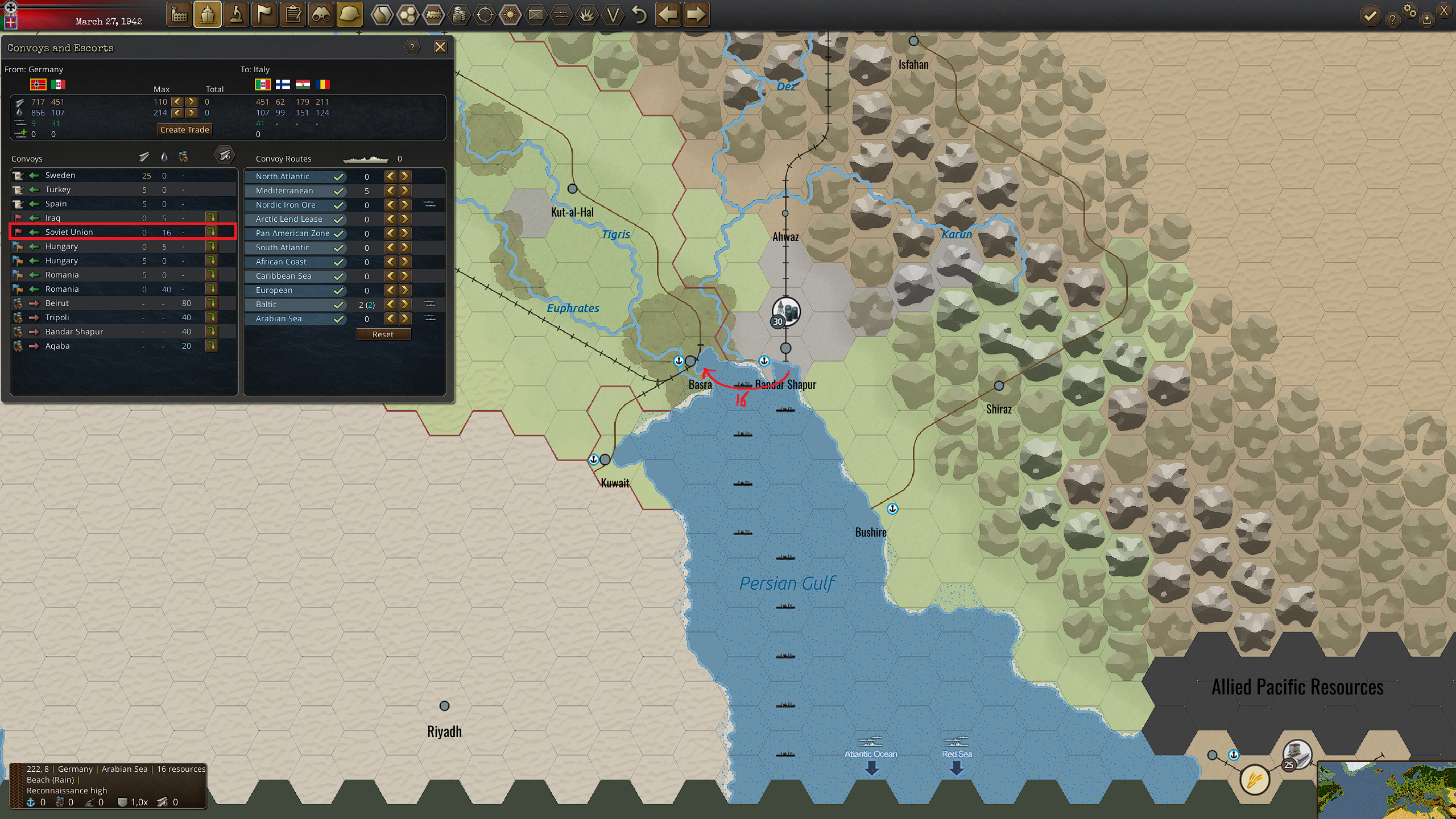This screenshot has height=819, width=1456.
Task: Select the Research microscope icon
Action: pos(237,15)
